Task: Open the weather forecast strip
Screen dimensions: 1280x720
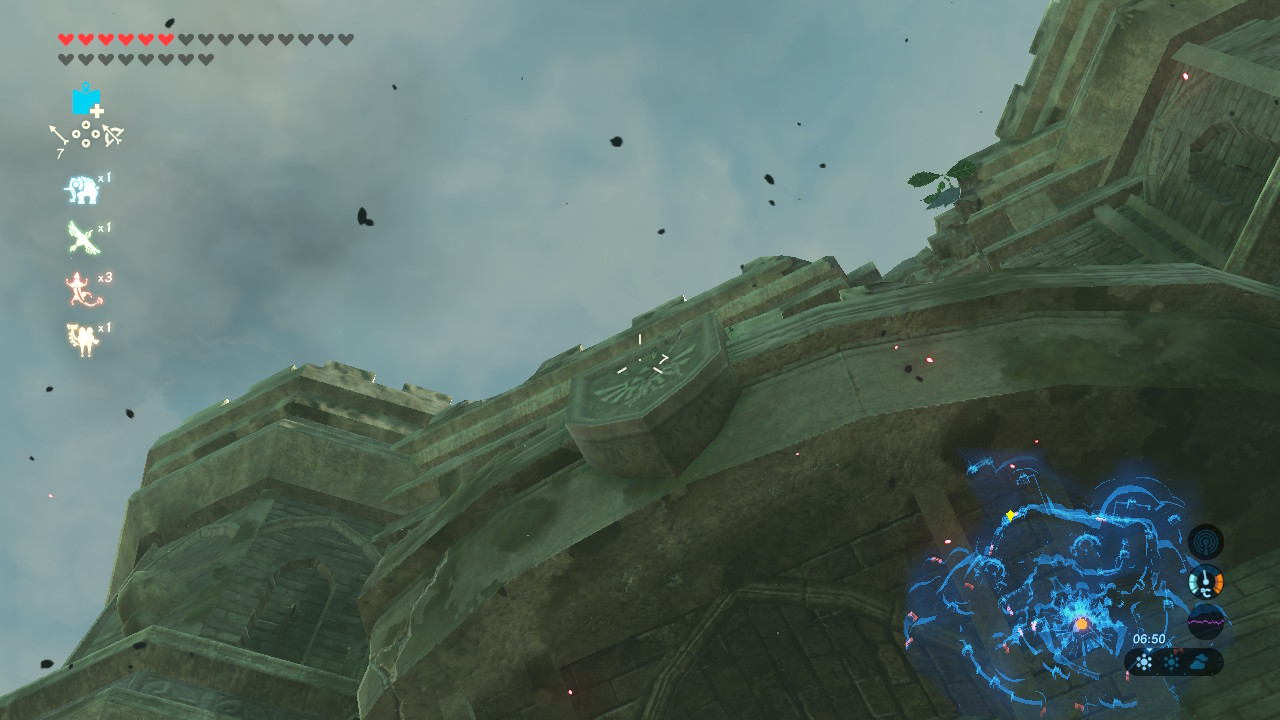Action: pyautogui.click(x=1174, y=661)
